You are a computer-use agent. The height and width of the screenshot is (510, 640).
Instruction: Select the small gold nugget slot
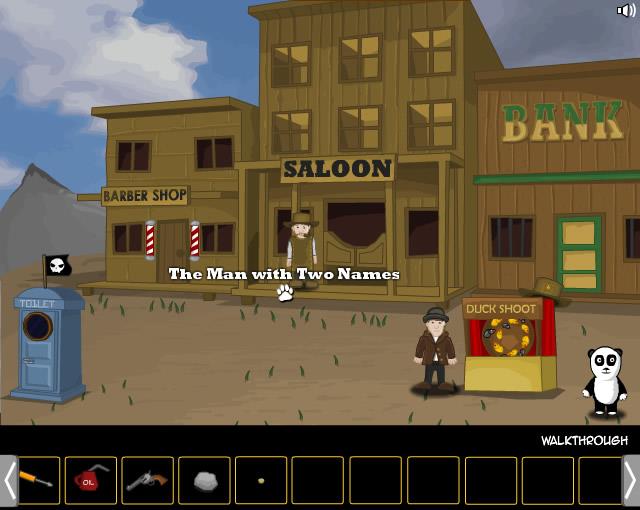(261, 480)
